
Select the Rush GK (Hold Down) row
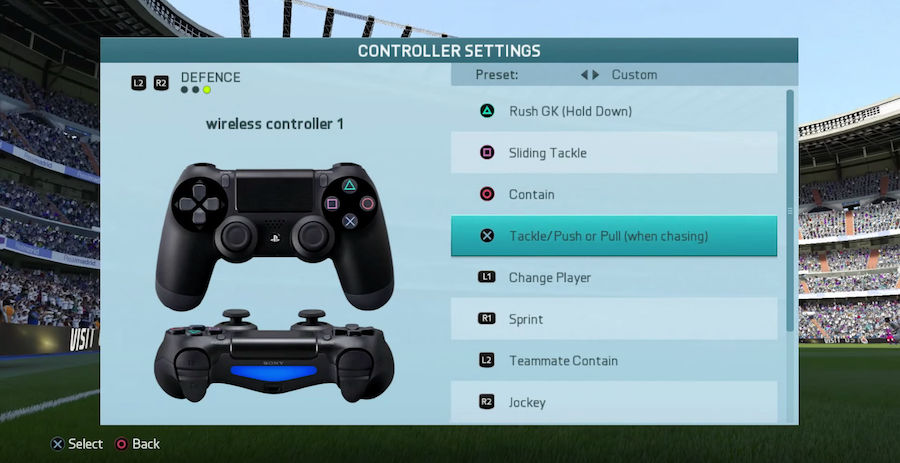coord(613,111)
